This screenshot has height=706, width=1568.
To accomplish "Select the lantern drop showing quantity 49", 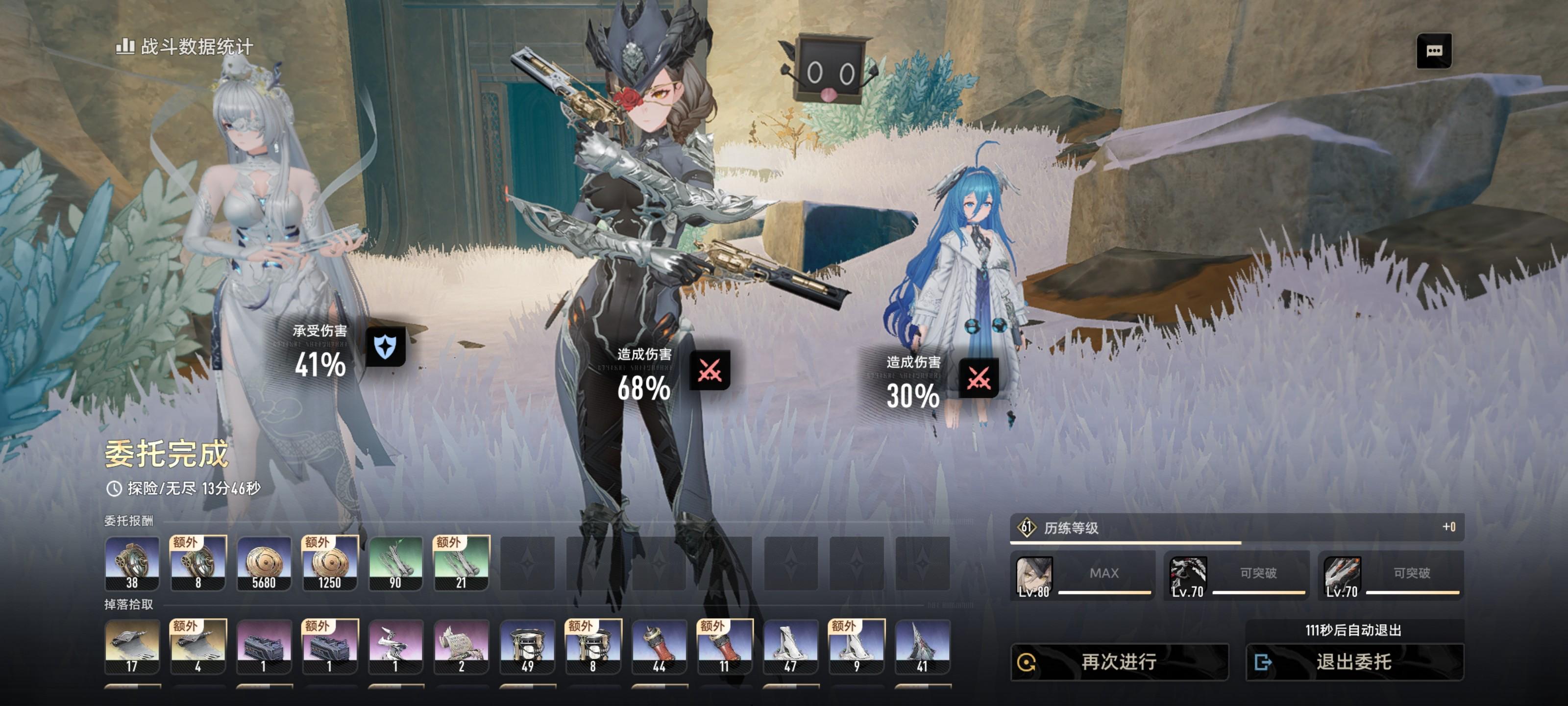I will pos(527,646).
